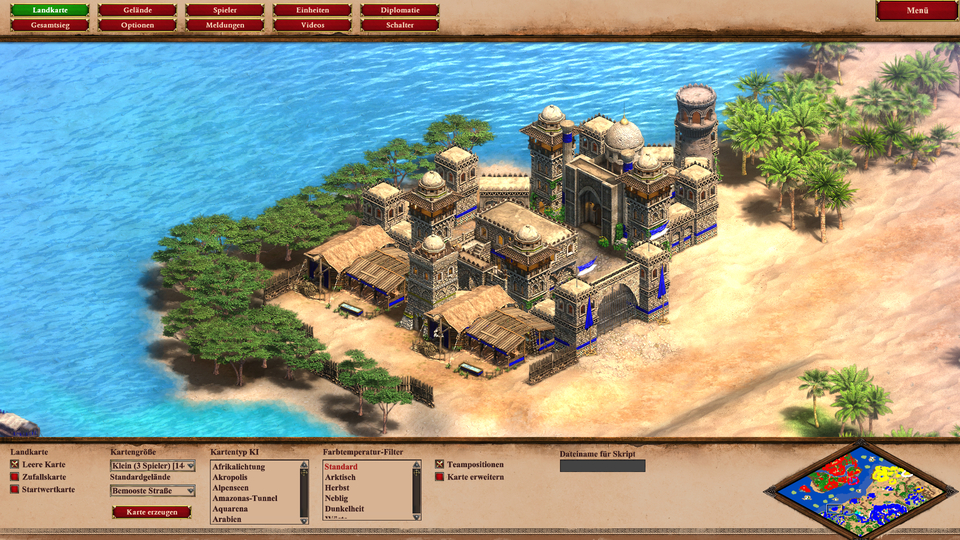Switch to the Gelände tab
Screen dimensions: 960x540
coord(136,10)
